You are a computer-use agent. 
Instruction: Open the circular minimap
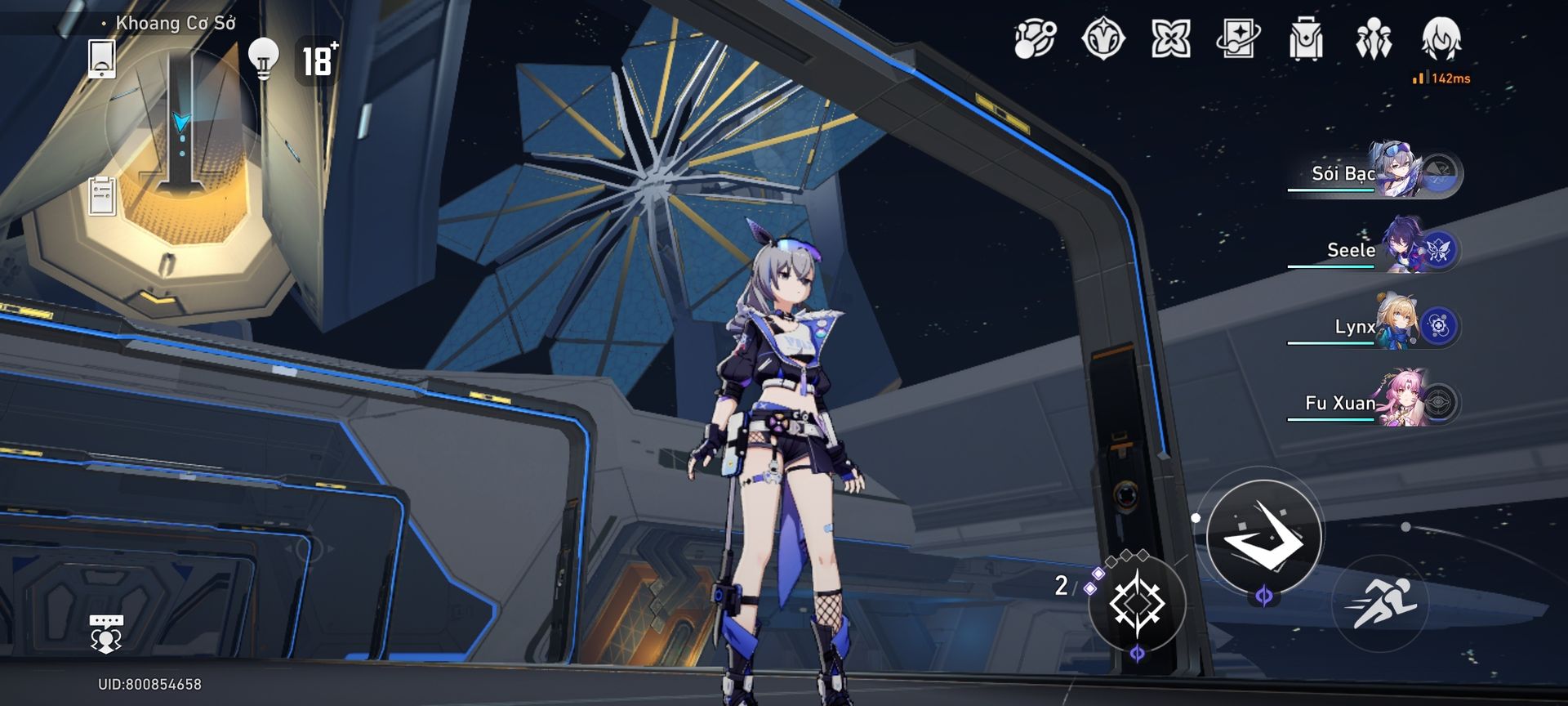(181, 124)
